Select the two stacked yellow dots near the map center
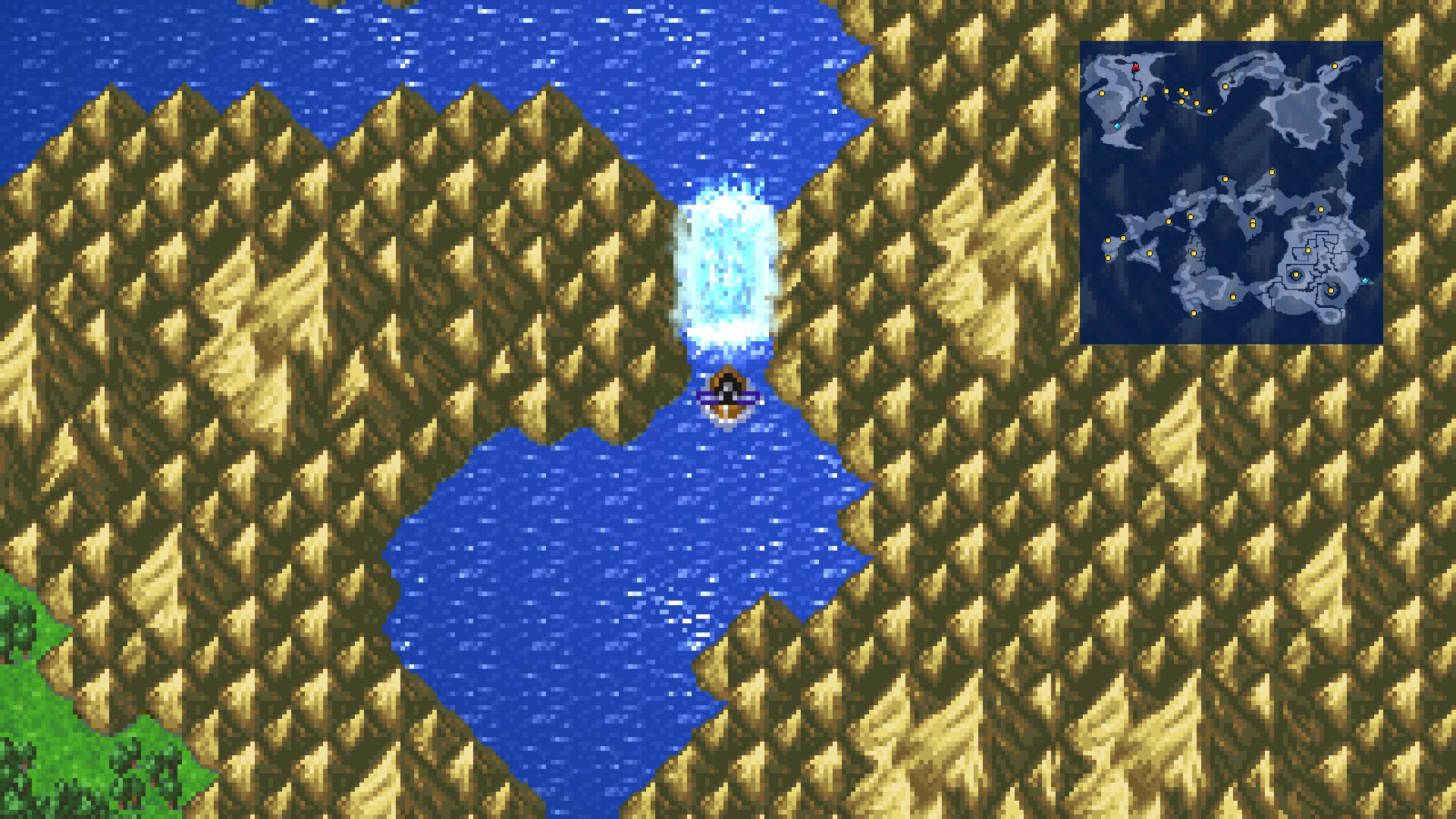Screen dimensions: 1456x819 (x=1251, y=221)
